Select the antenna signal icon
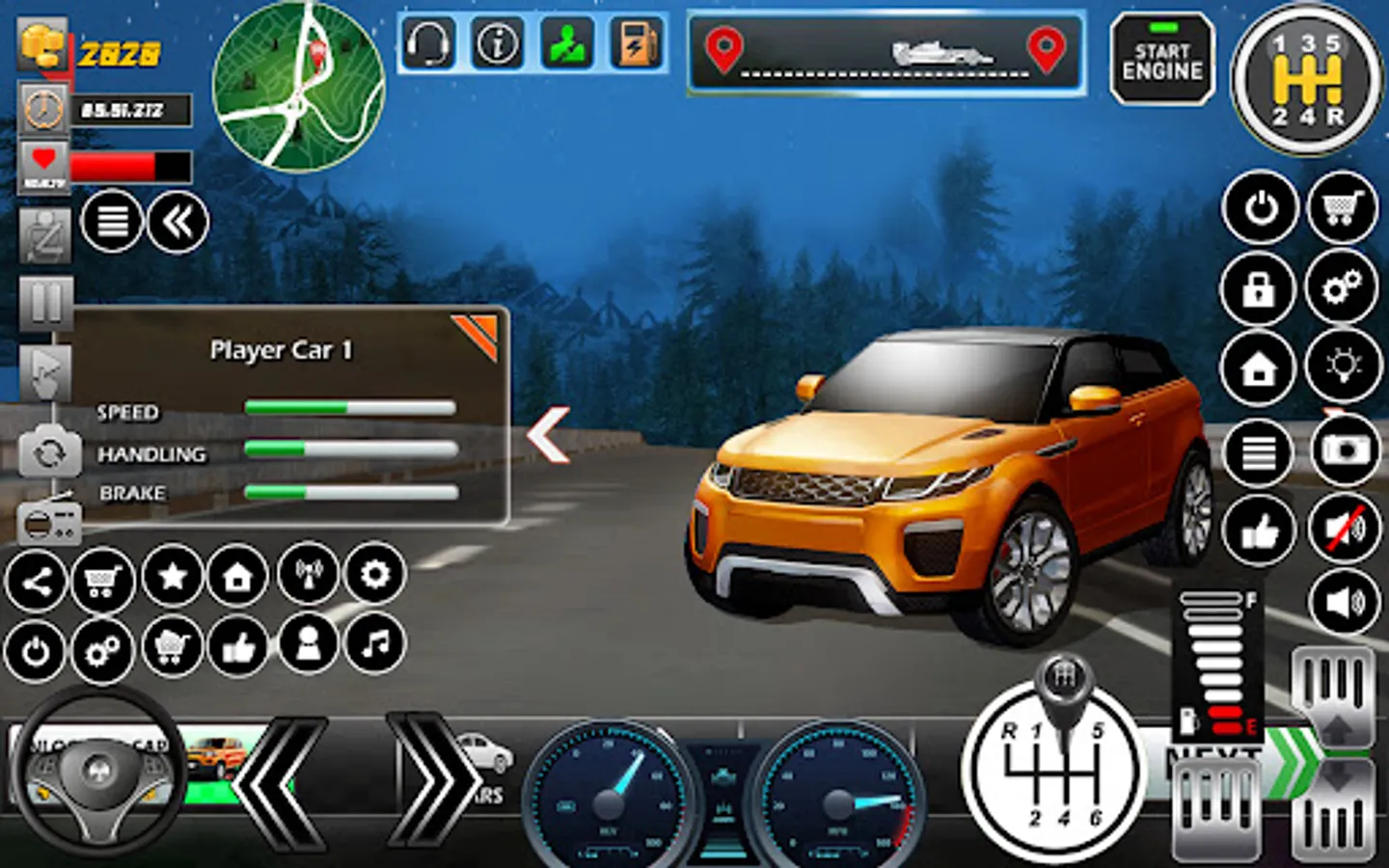The height and width of the screenshot is (868, 1389). pyautogui.click(x=309, y=575)
